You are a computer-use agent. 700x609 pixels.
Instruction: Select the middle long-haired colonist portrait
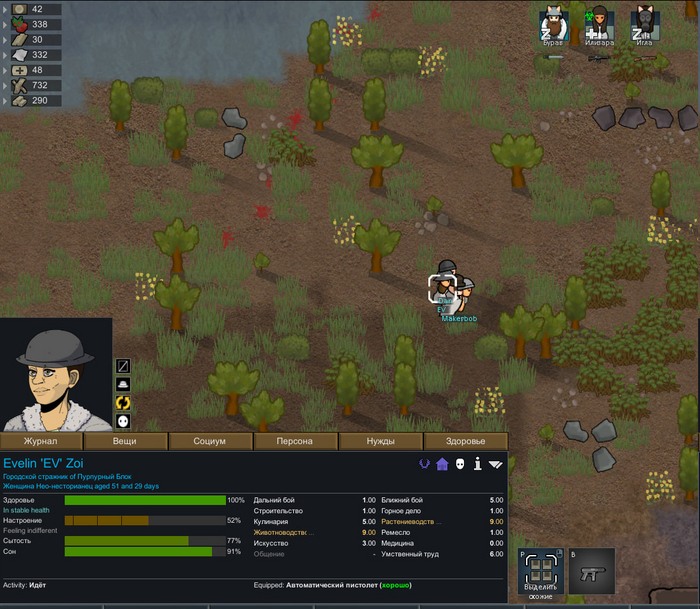[x=599, y=24]
